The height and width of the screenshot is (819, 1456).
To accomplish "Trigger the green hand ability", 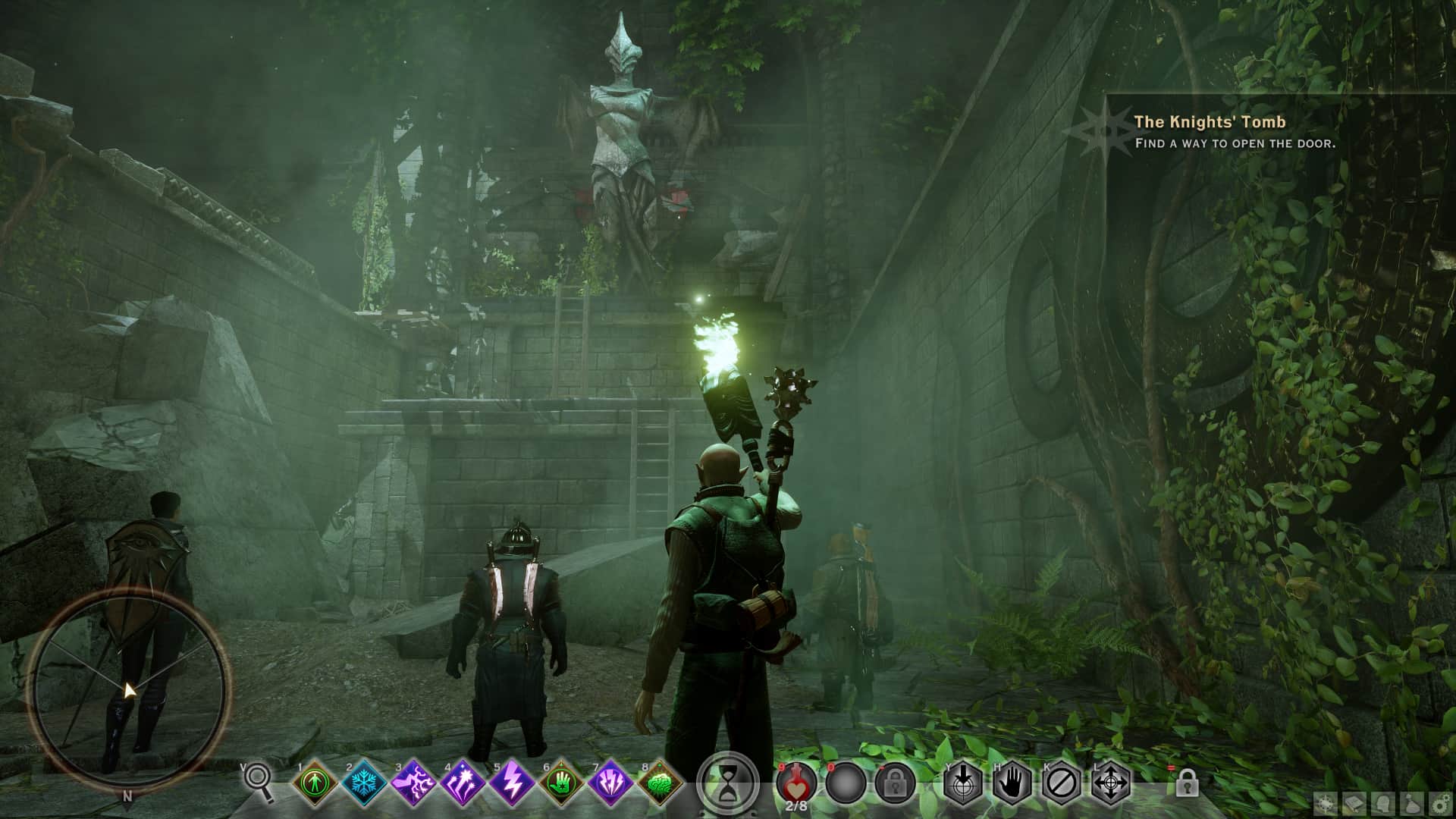I will pyautogui.click(x=562, y=783).
